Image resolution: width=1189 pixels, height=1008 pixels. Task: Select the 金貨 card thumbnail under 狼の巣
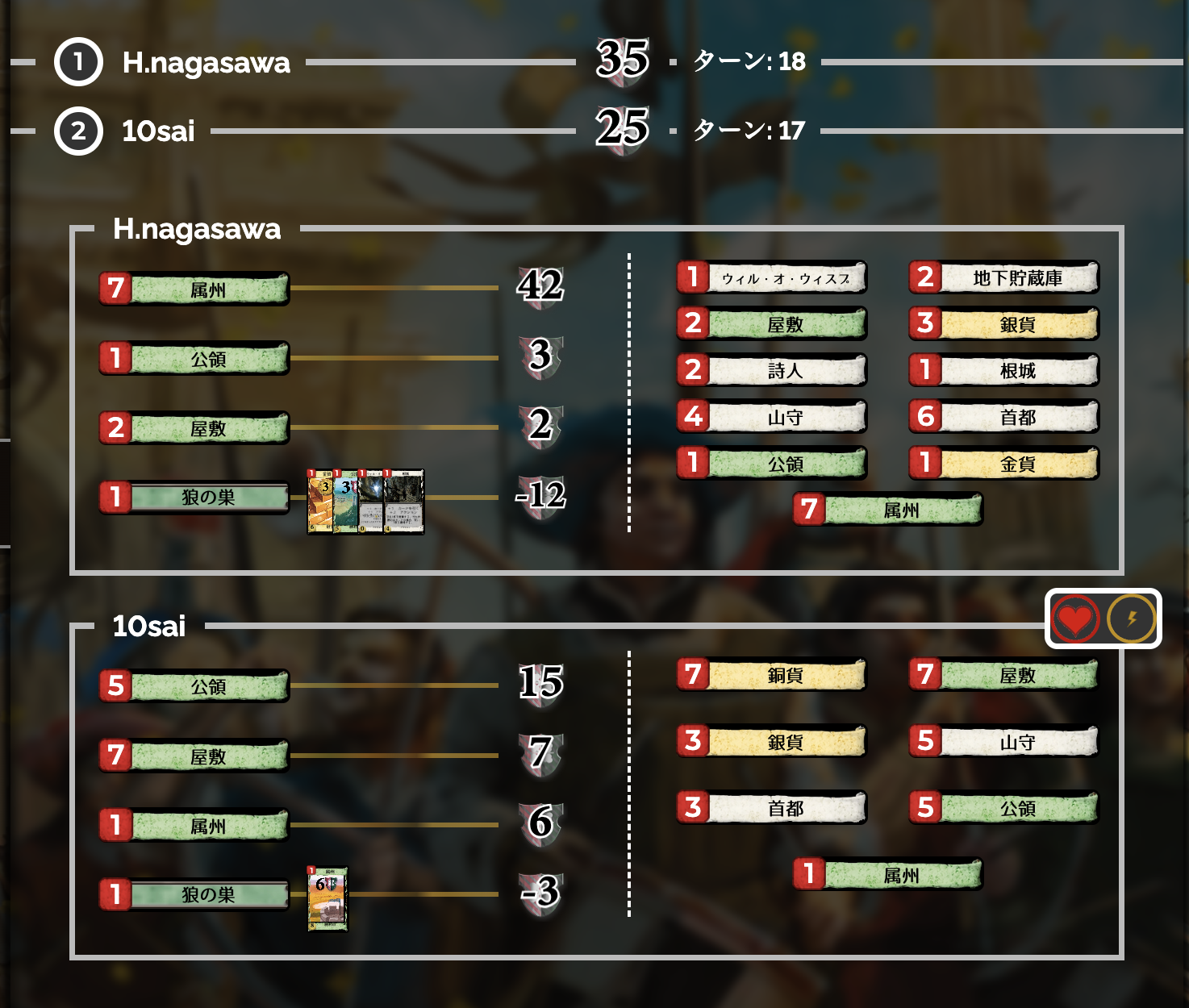tap(320, 500)
